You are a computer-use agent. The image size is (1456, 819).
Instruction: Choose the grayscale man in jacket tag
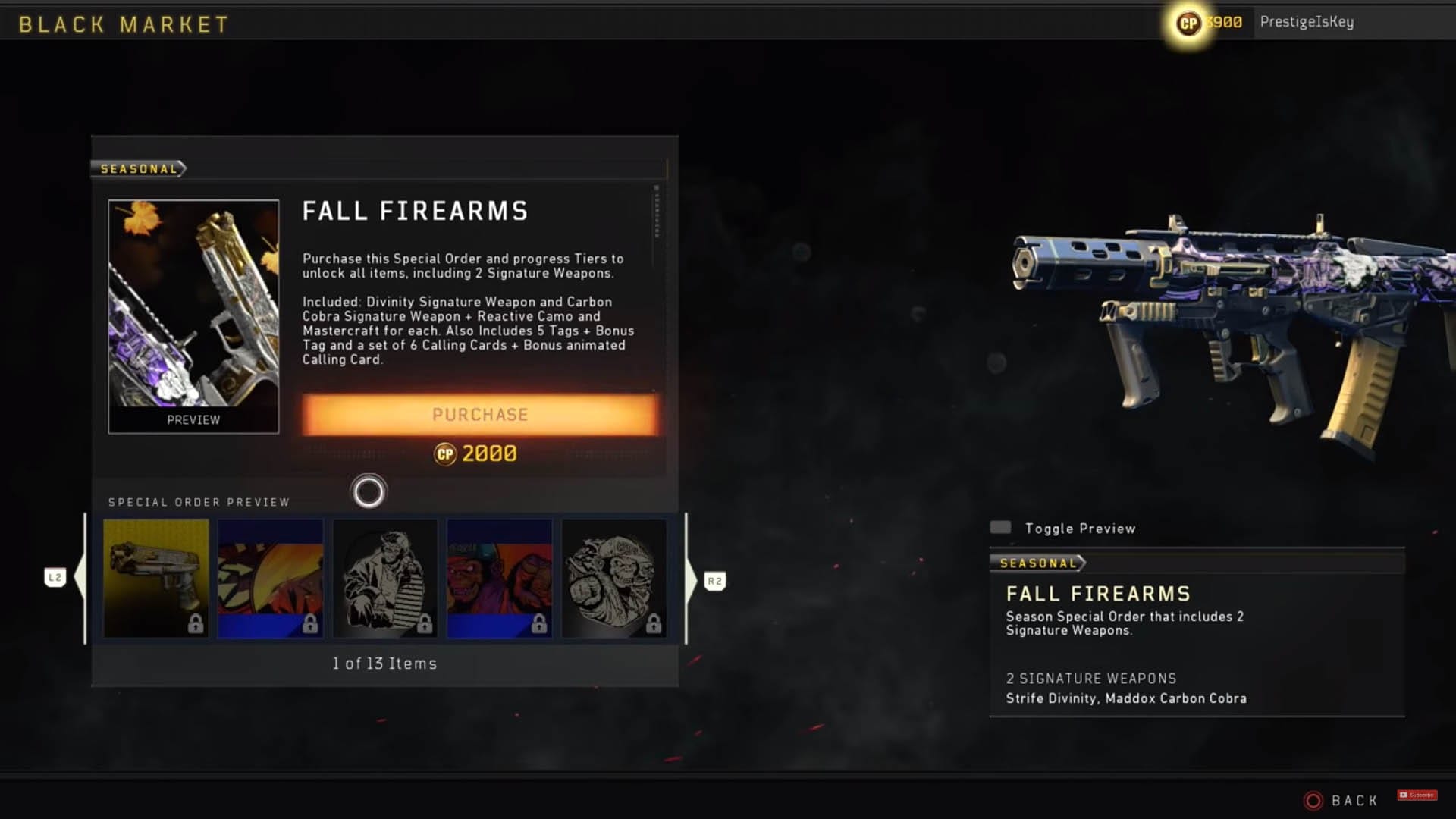point(385,578)
